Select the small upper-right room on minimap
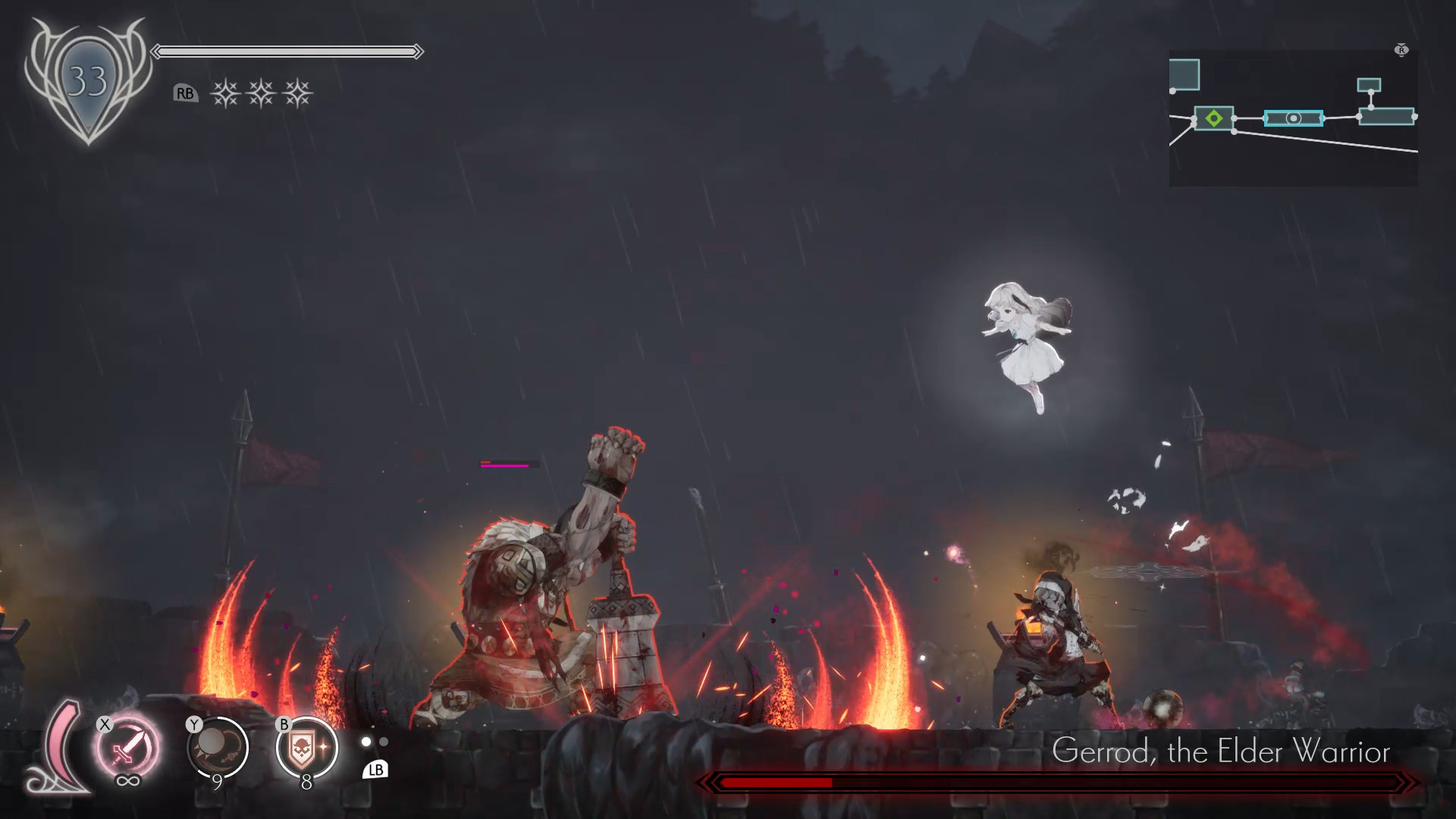This screenshot has height=819, width=1456. click(x=1369, y=84)
